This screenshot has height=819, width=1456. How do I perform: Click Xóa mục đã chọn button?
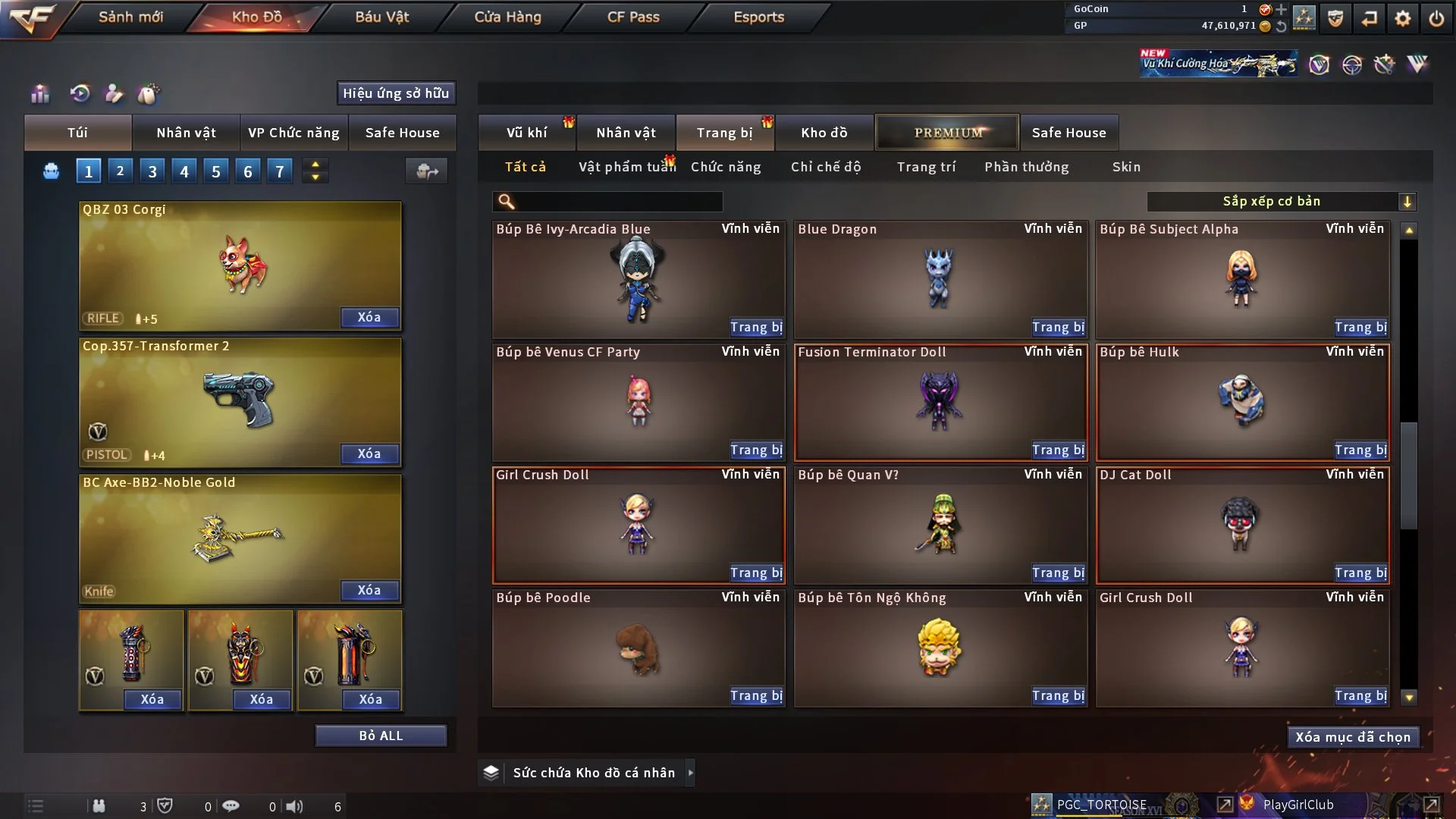pyautogui.click(x=1352, y=737)
